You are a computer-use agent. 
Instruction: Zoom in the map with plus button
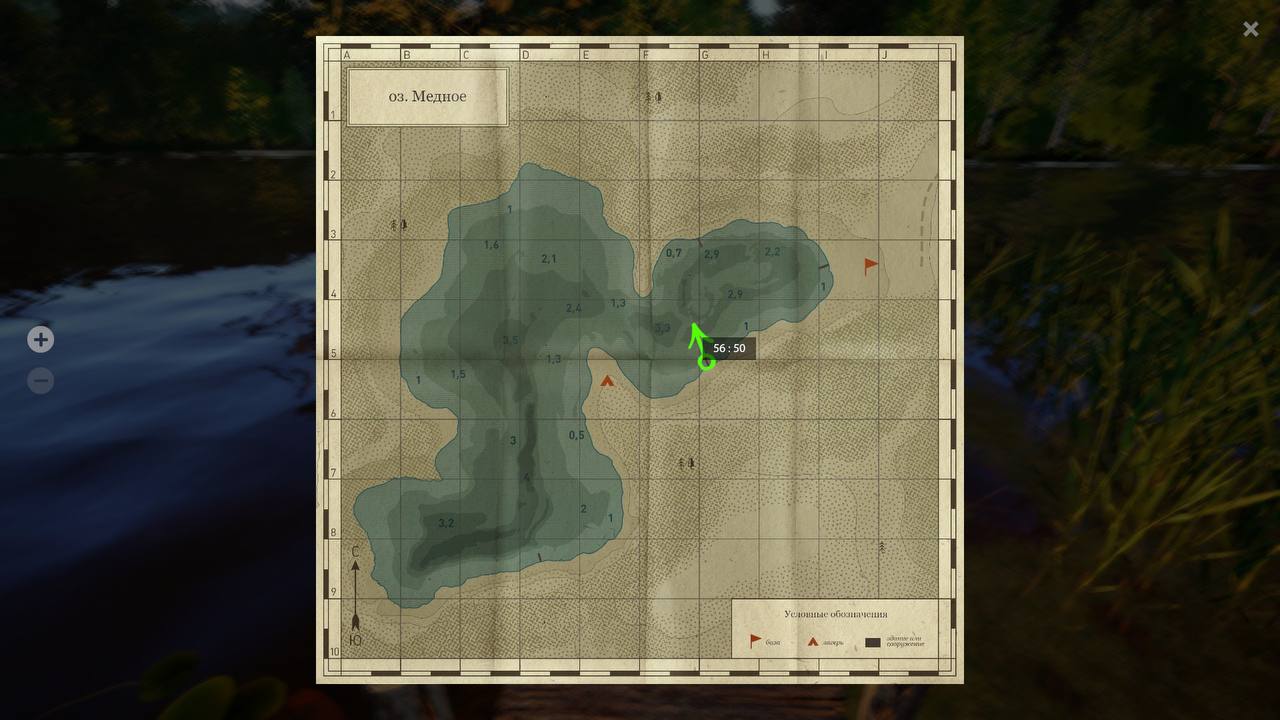coord(40,340)
